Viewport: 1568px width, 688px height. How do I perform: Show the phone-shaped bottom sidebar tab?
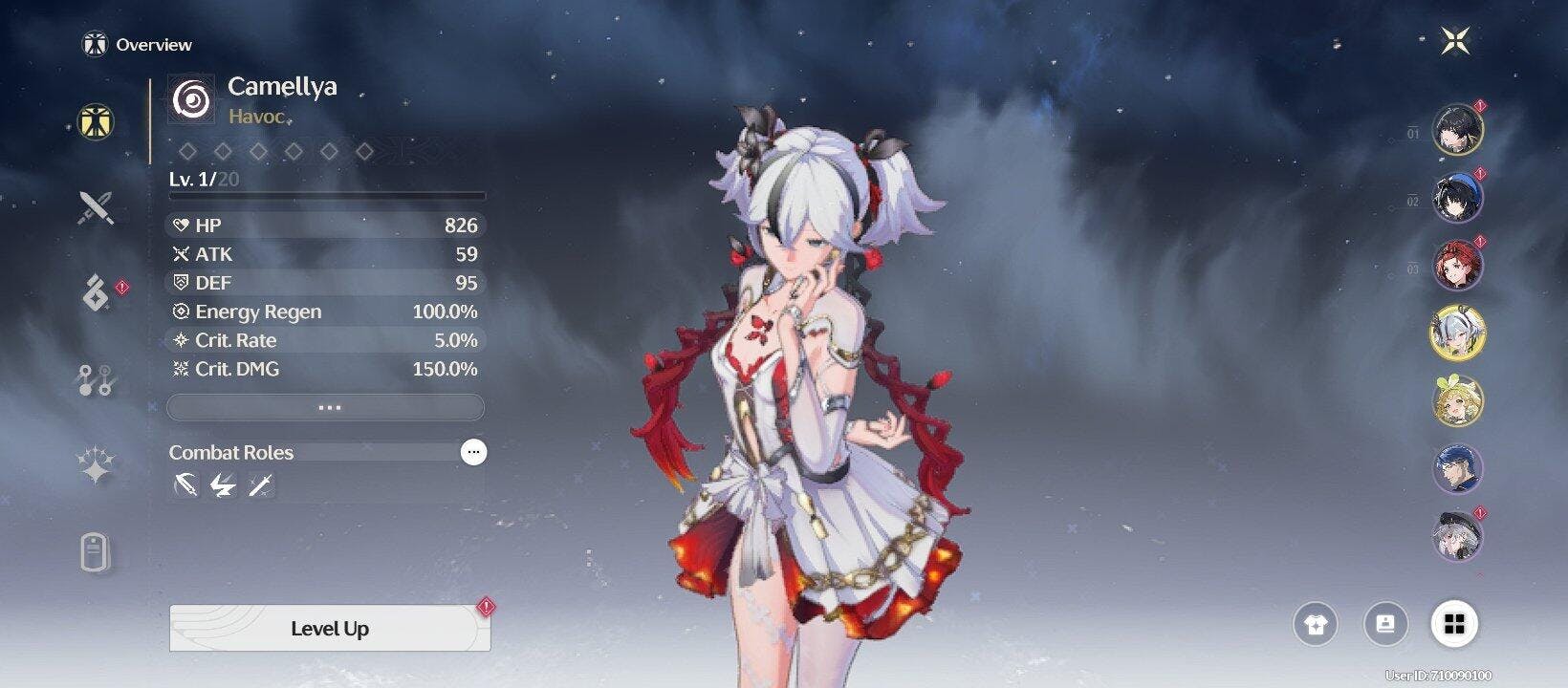(x=96, y=552)
